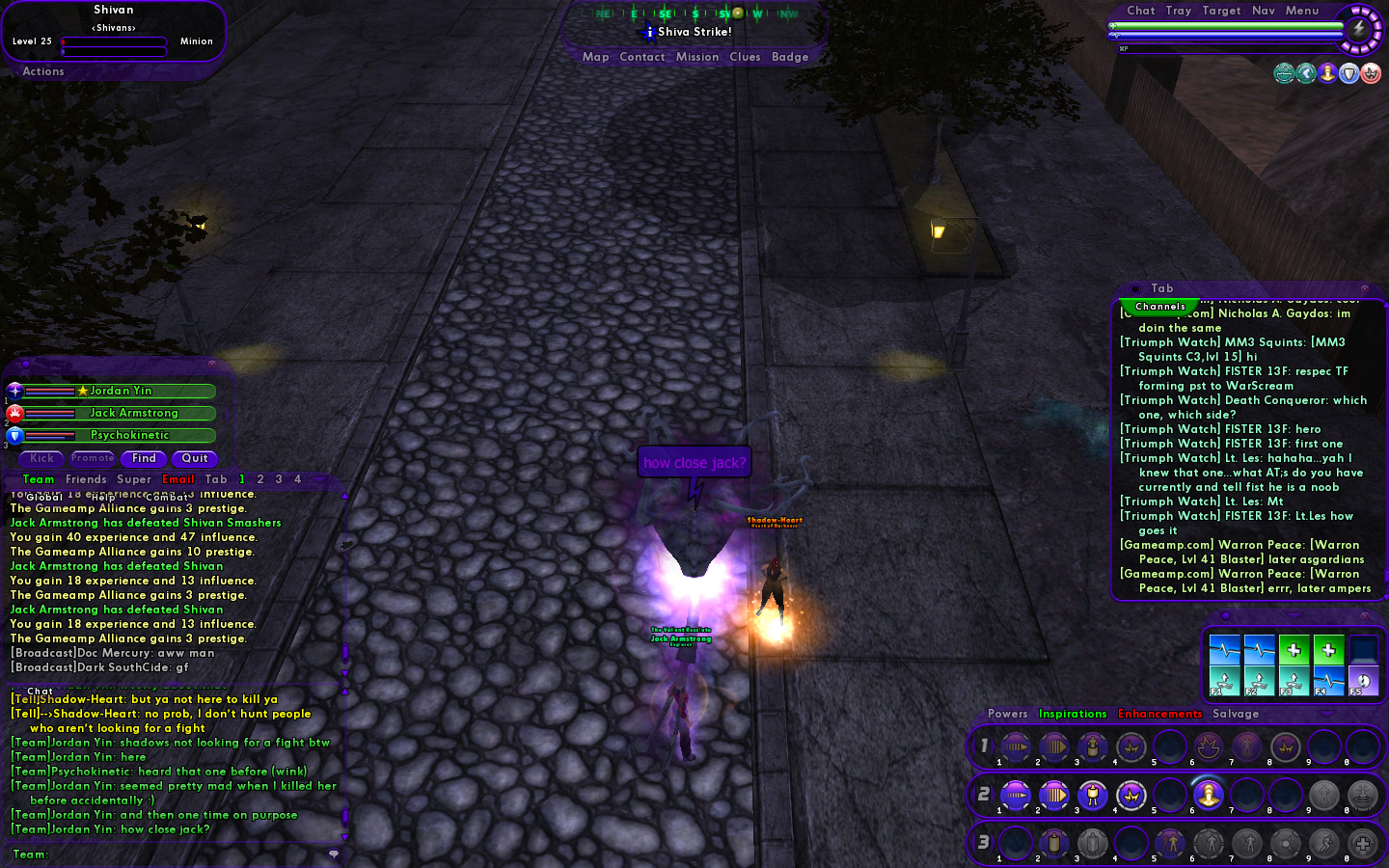Open the Map window
The width and height of the screenshot is (1389, 868).
click(595, 57)
